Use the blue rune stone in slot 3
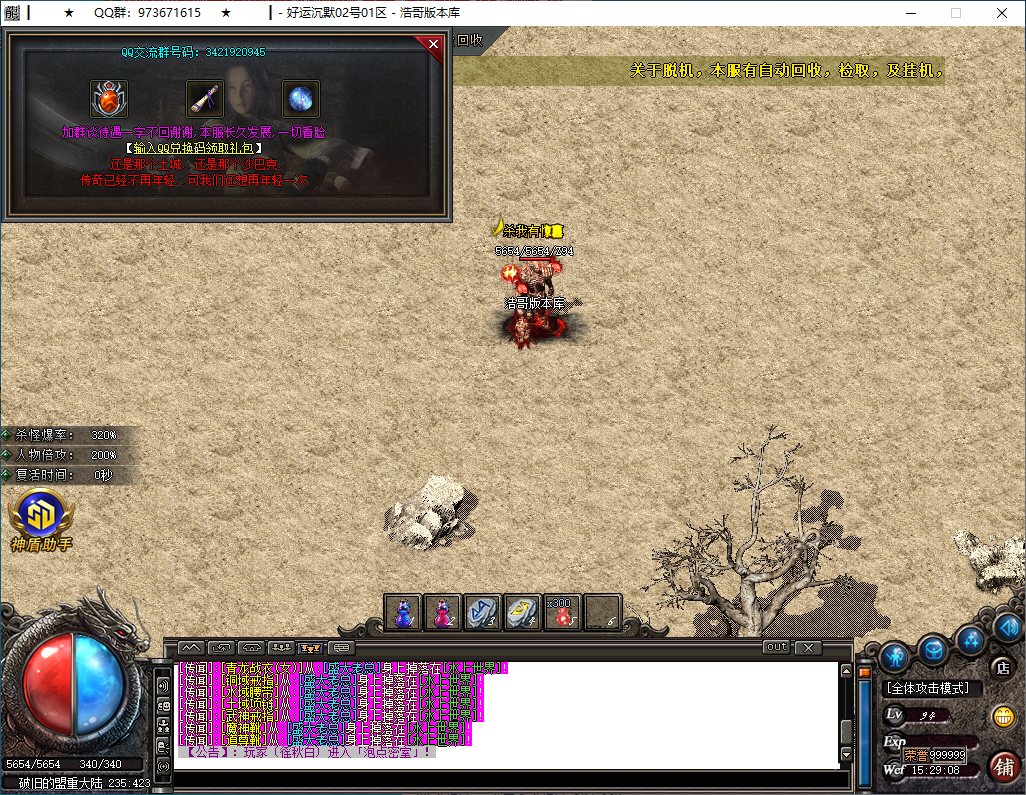 pos(483,612)
